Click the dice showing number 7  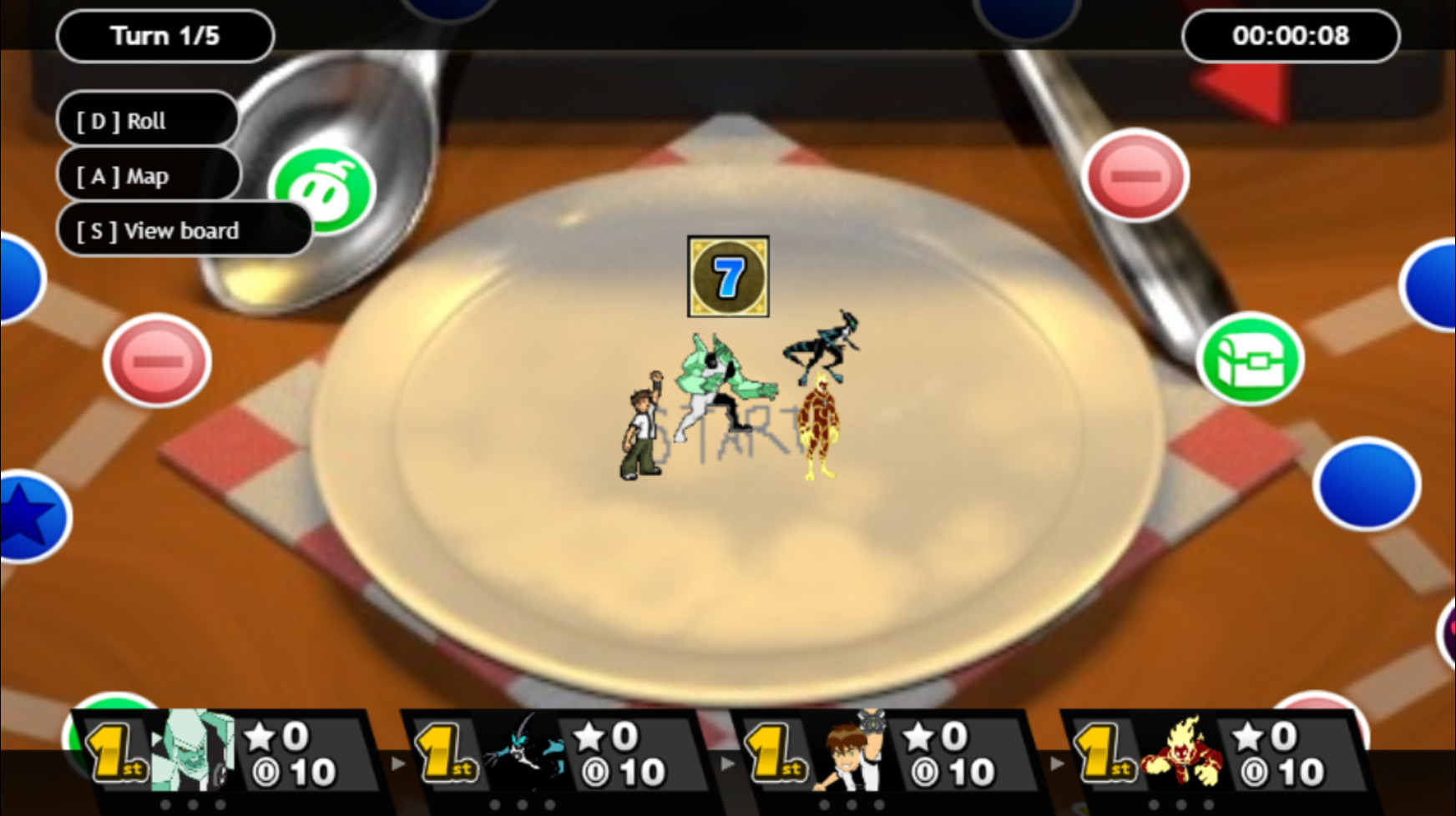click(726, 278)
